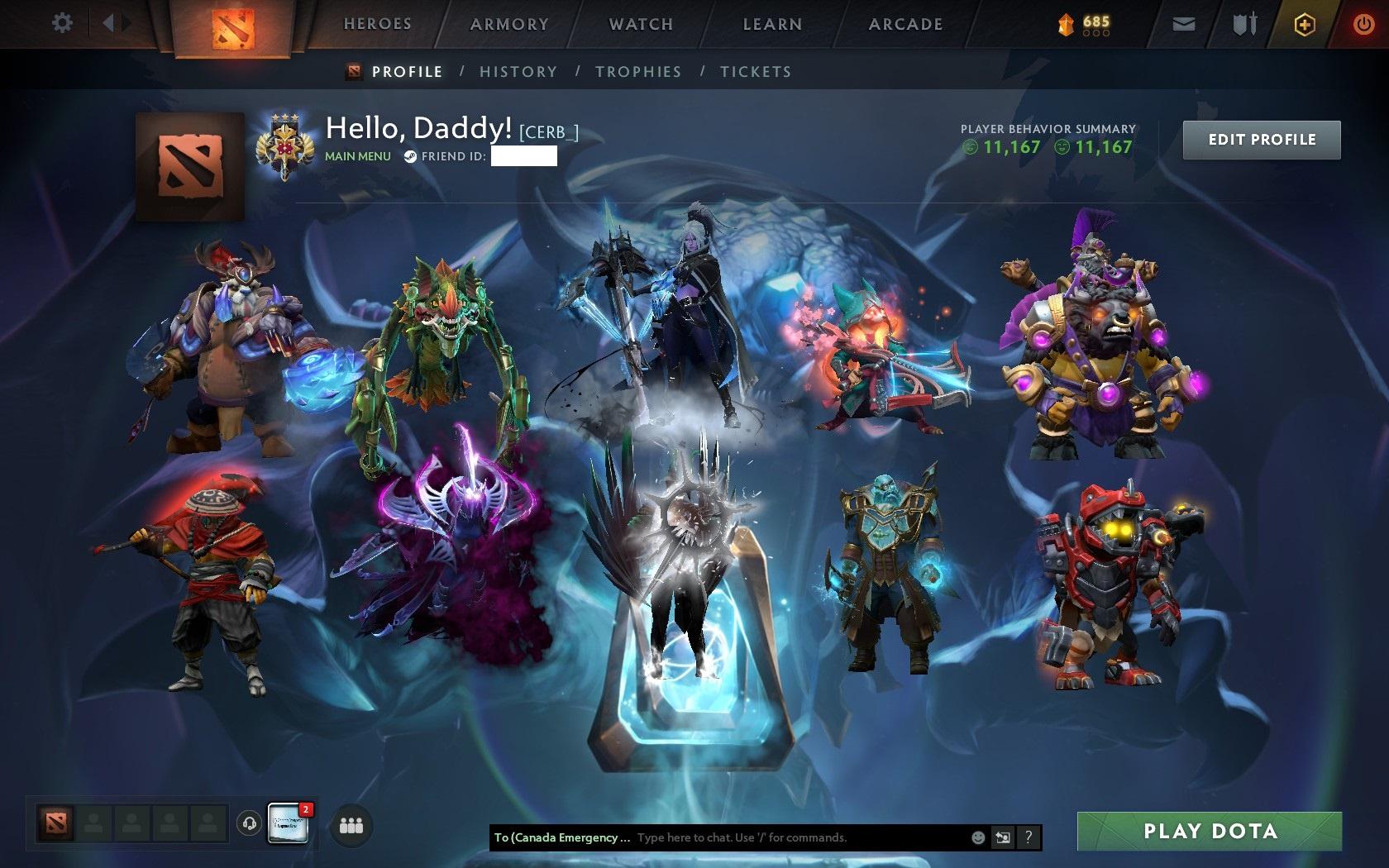Switch to the HISTORY tab
Image resolution: width=1389 pixels, height=868 pixels.
pyautogui.click(x=518, y=72)
